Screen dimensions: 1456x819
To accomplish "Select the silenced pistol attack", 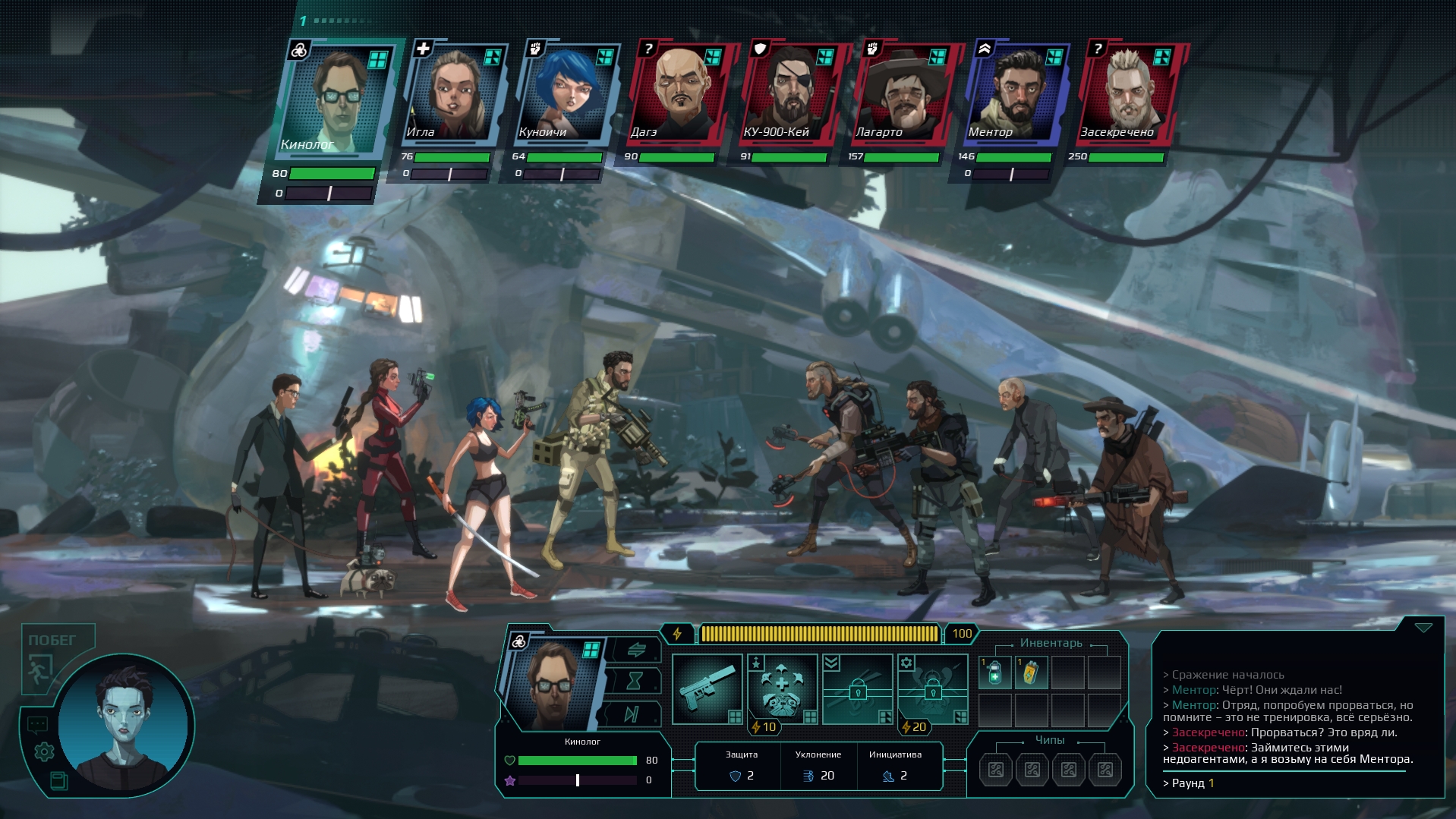I will point(707,688).
